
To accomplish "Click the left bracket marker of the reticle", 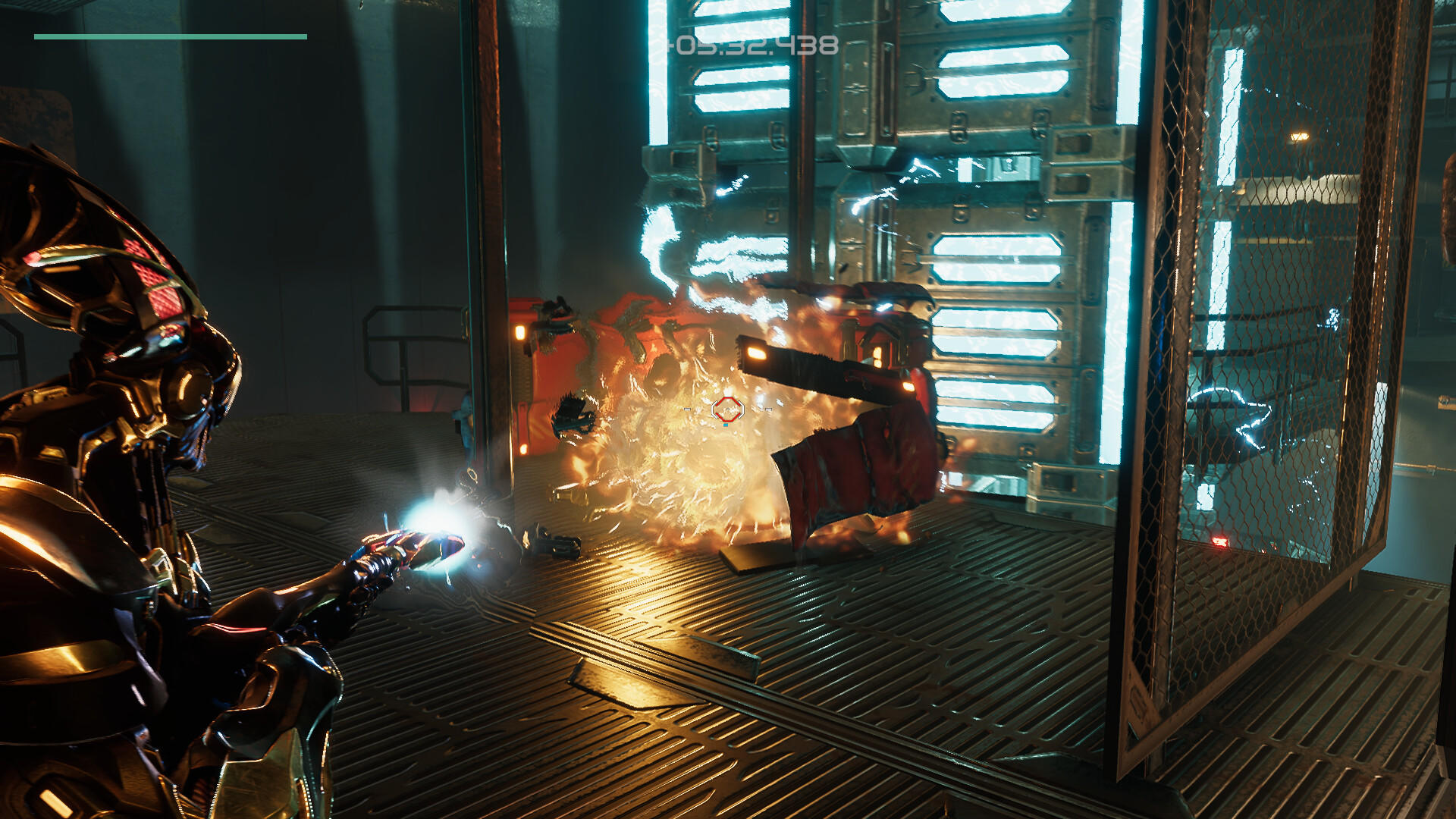I will (x=687, y=409).
